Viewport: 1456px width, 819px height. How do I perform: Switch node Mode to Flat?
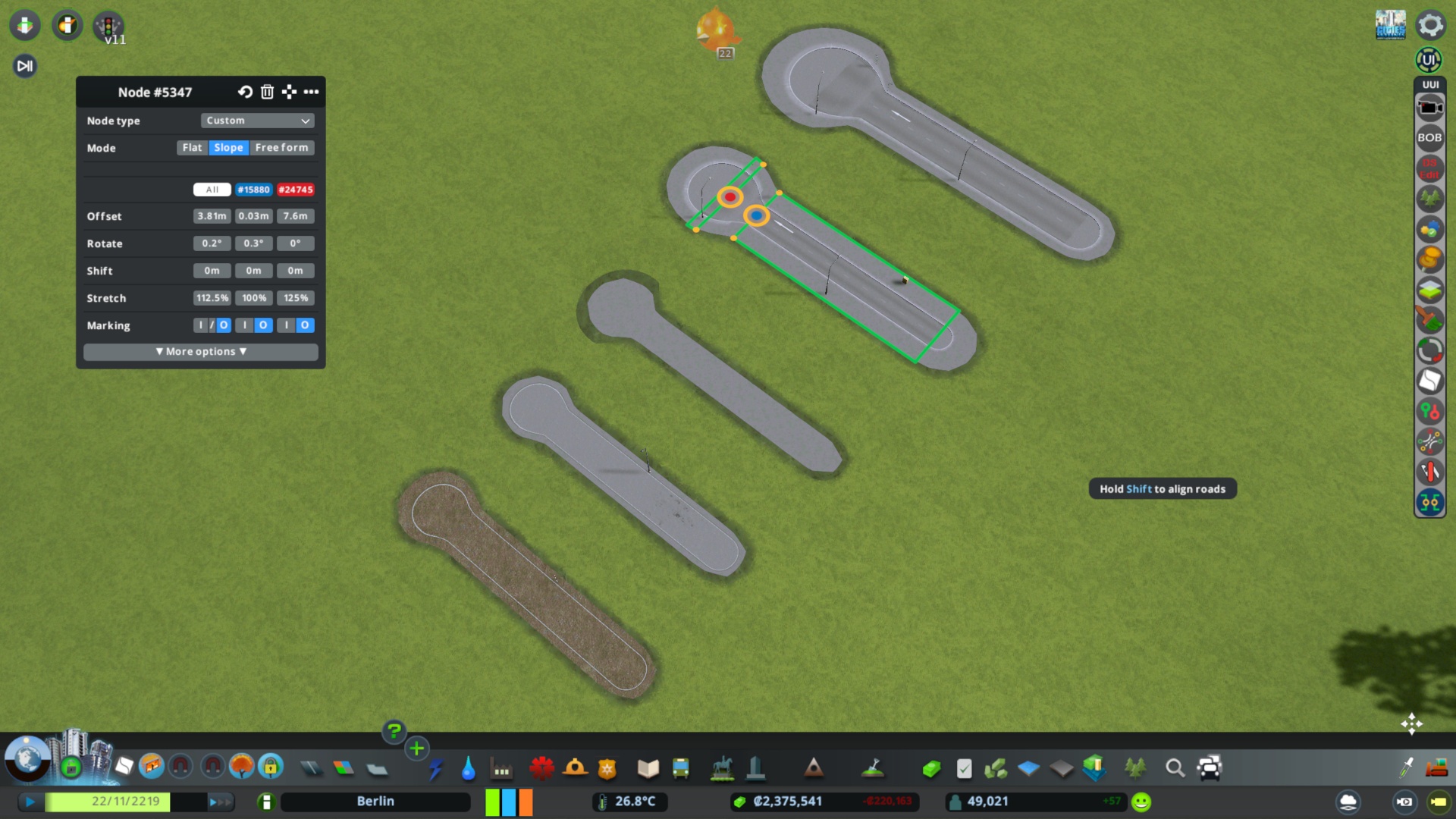(x=192, y=148)
